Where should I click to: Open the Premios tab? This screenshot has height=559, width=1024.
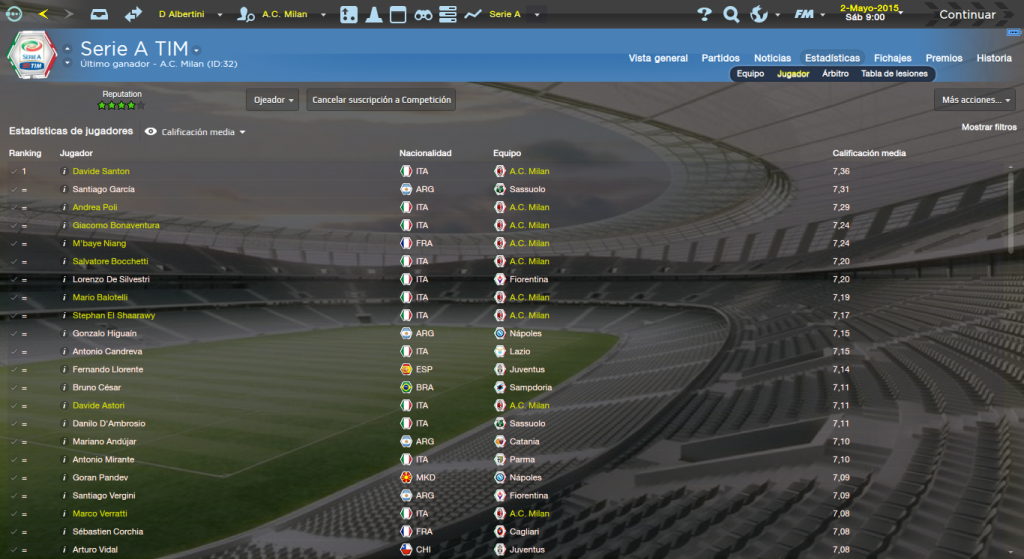coord(944,58)
